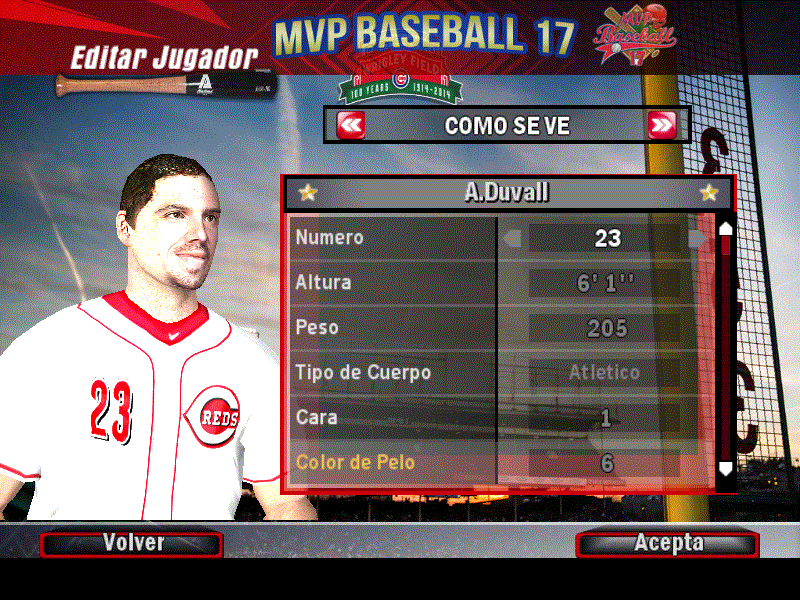This screenshot has height=600, width=800.
Task: Increase the jersey number with right arrow
Action: pos(697,238)
